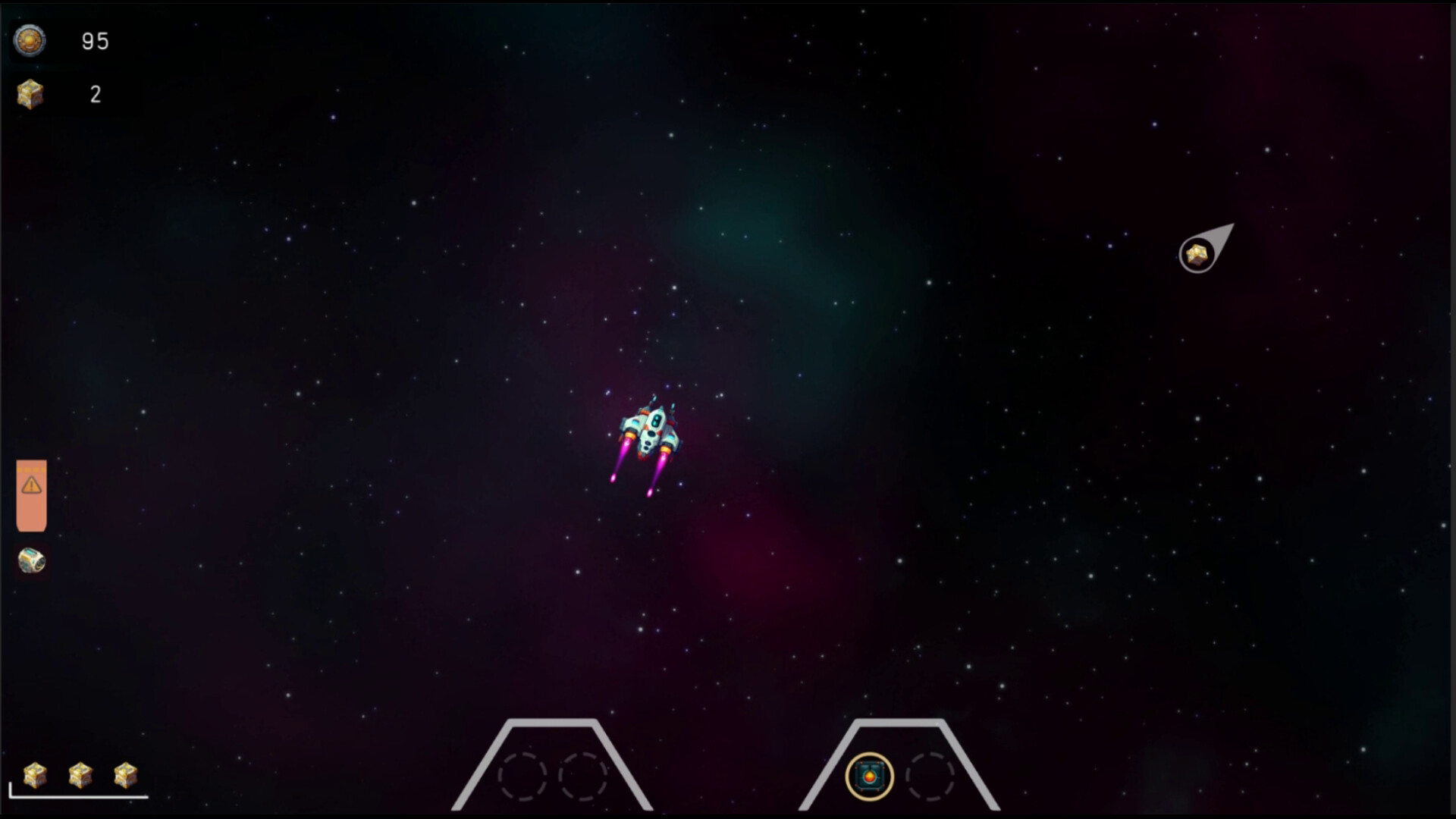This screenshot has height=819, width=1456.
Task: Click the orange coin currency icon
Action: pos(29,42)
